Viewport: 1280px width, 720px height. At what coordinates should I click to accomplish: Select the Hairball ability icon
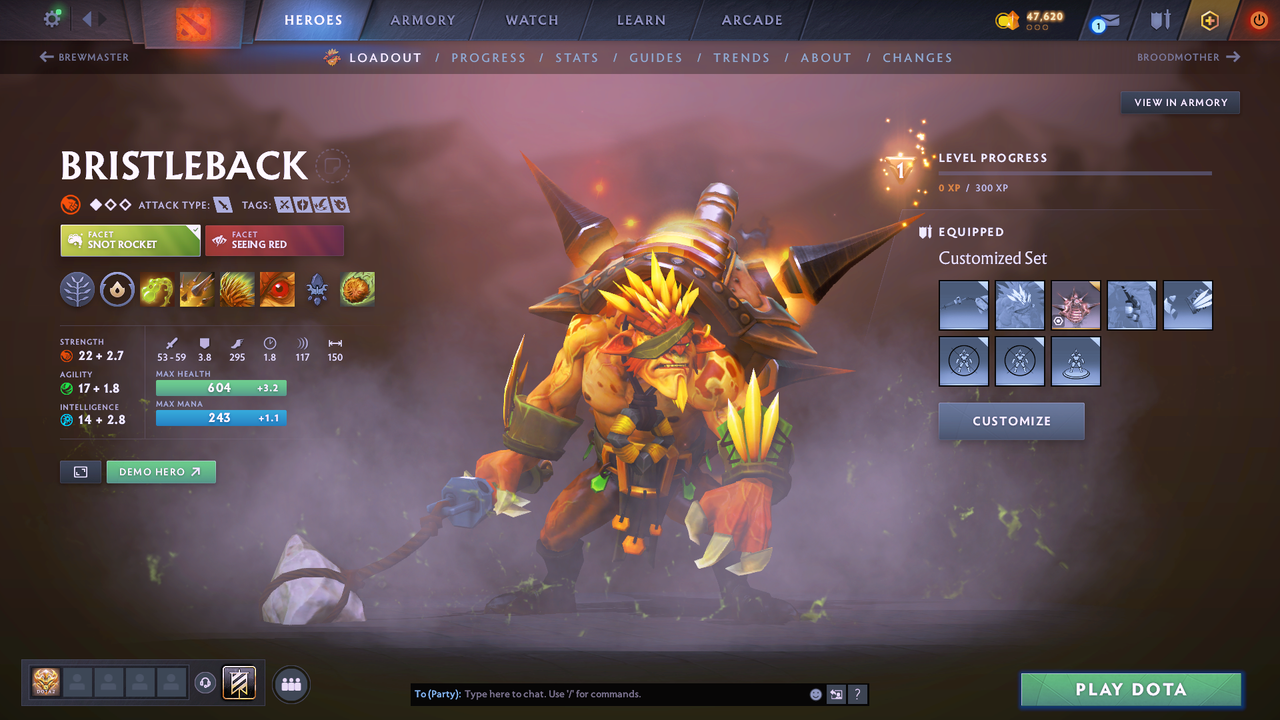[x=357, y=290]
